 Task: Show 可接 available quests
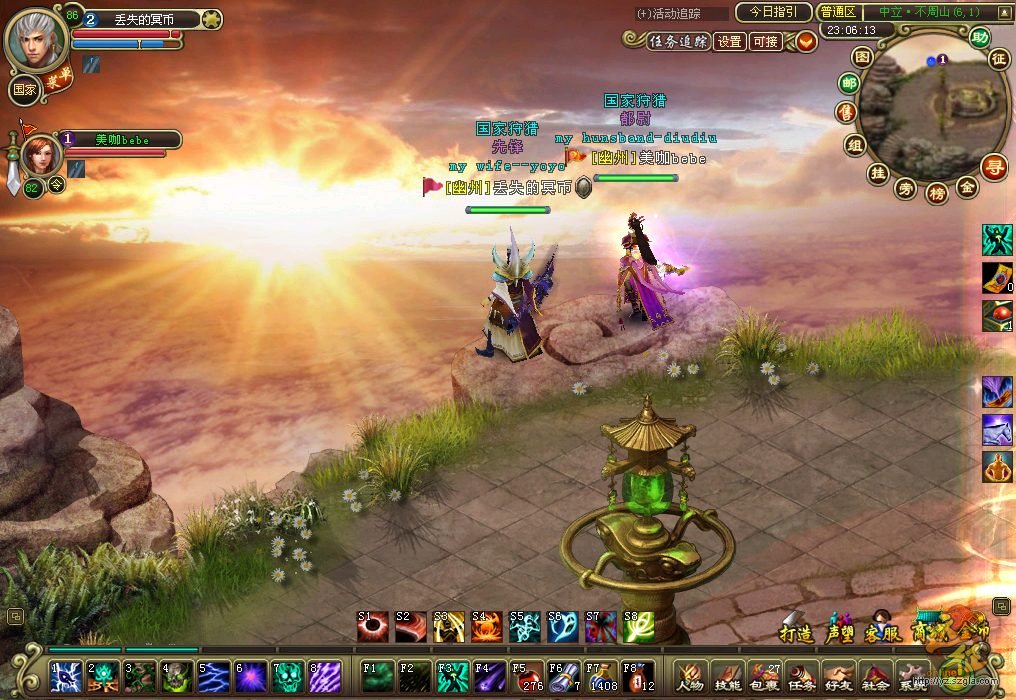[765, 42]
